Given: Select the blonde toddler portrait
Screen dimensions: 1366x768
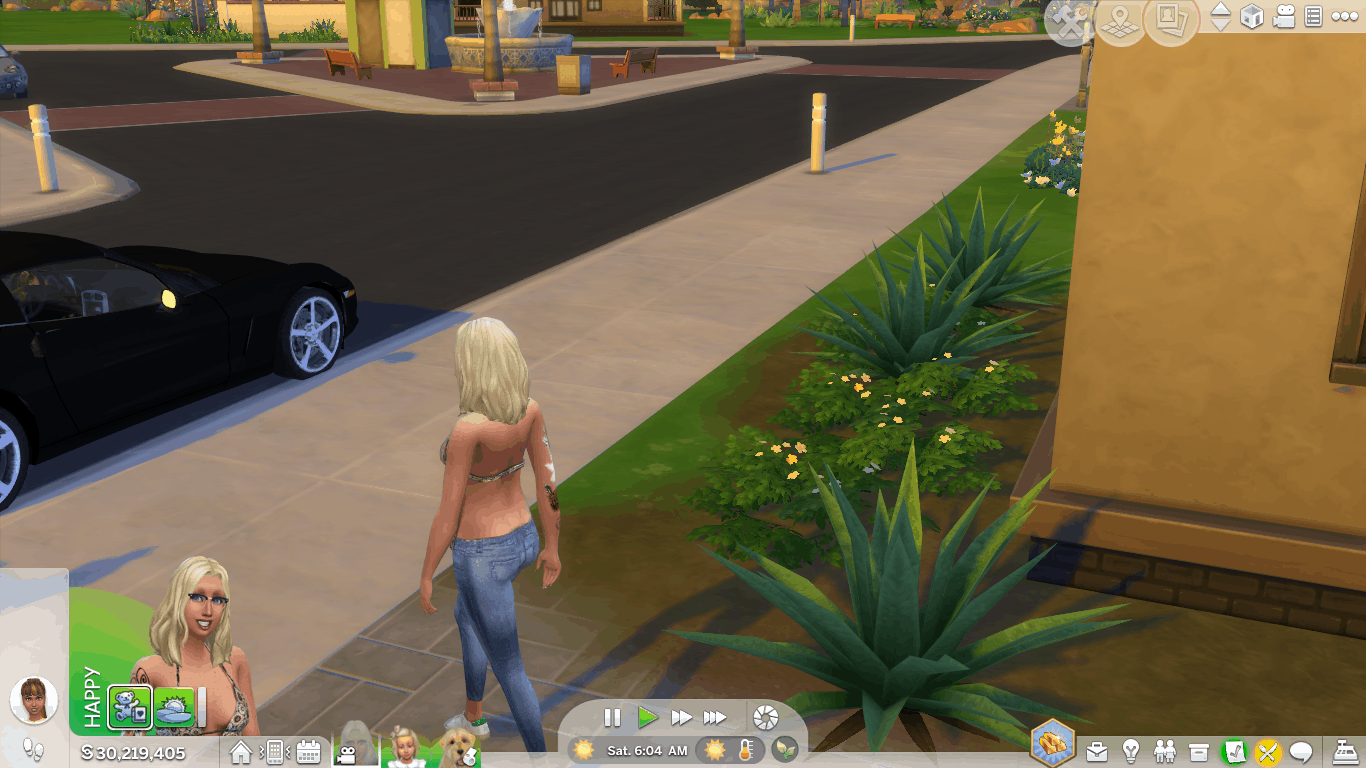Looking at the screenshot, I should (406, 747).
